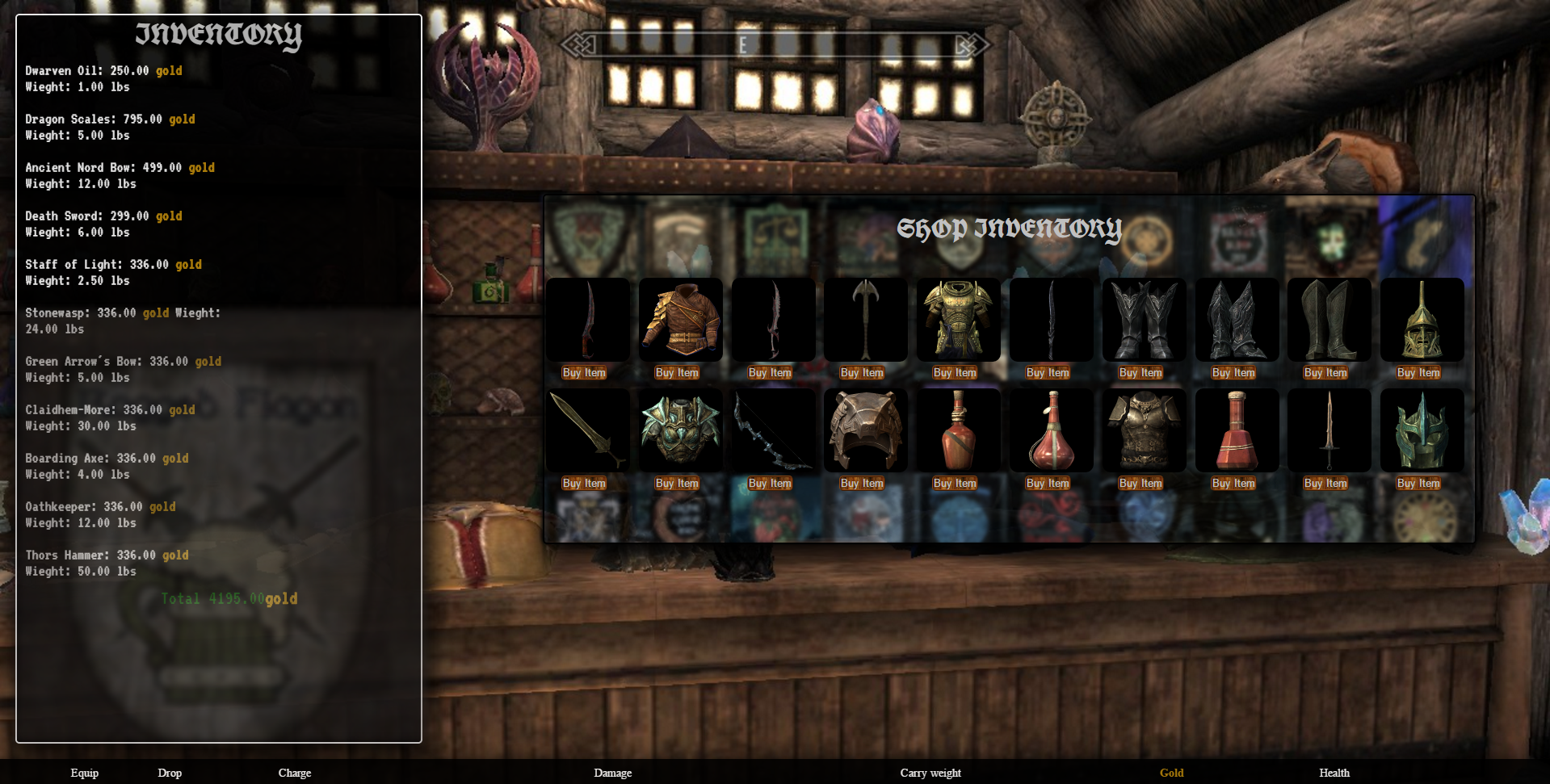
Task: Buy Item under the round red flask
Action: click(1048, 483)
